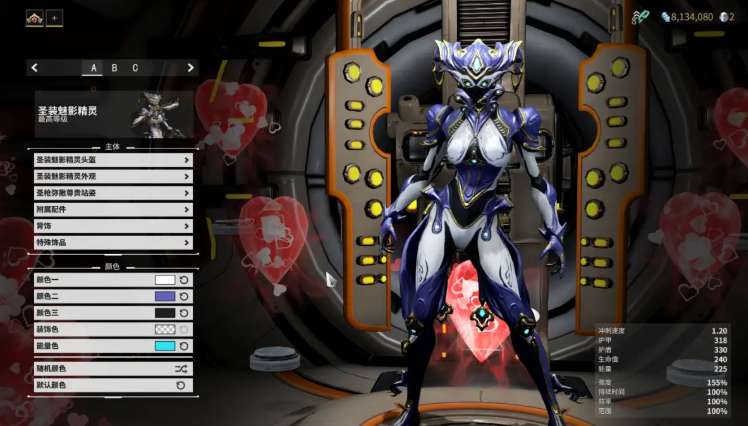Image resolution: width=748 pixels, height=426 pixels.
Task: Open the 特殊饰品 special accessories menu
Action: click(x=112, y=242)
